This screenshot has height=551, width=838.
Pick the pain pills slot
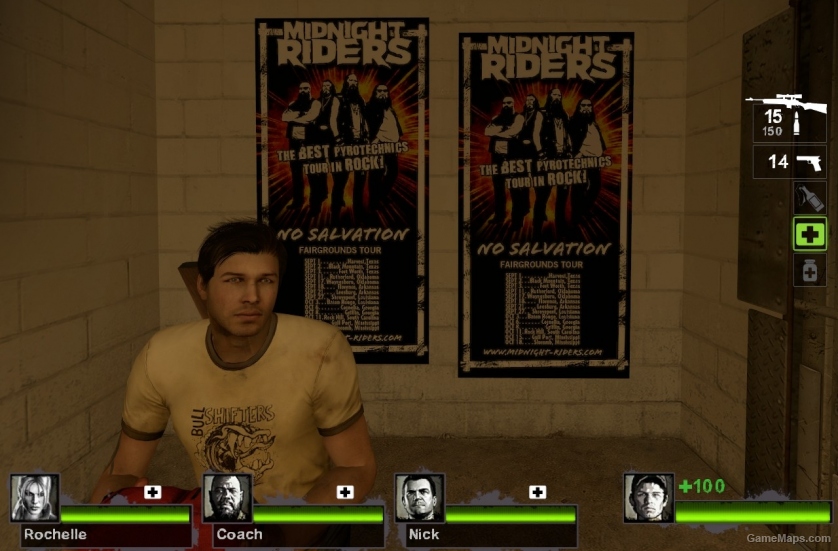(x=809, y=270)
